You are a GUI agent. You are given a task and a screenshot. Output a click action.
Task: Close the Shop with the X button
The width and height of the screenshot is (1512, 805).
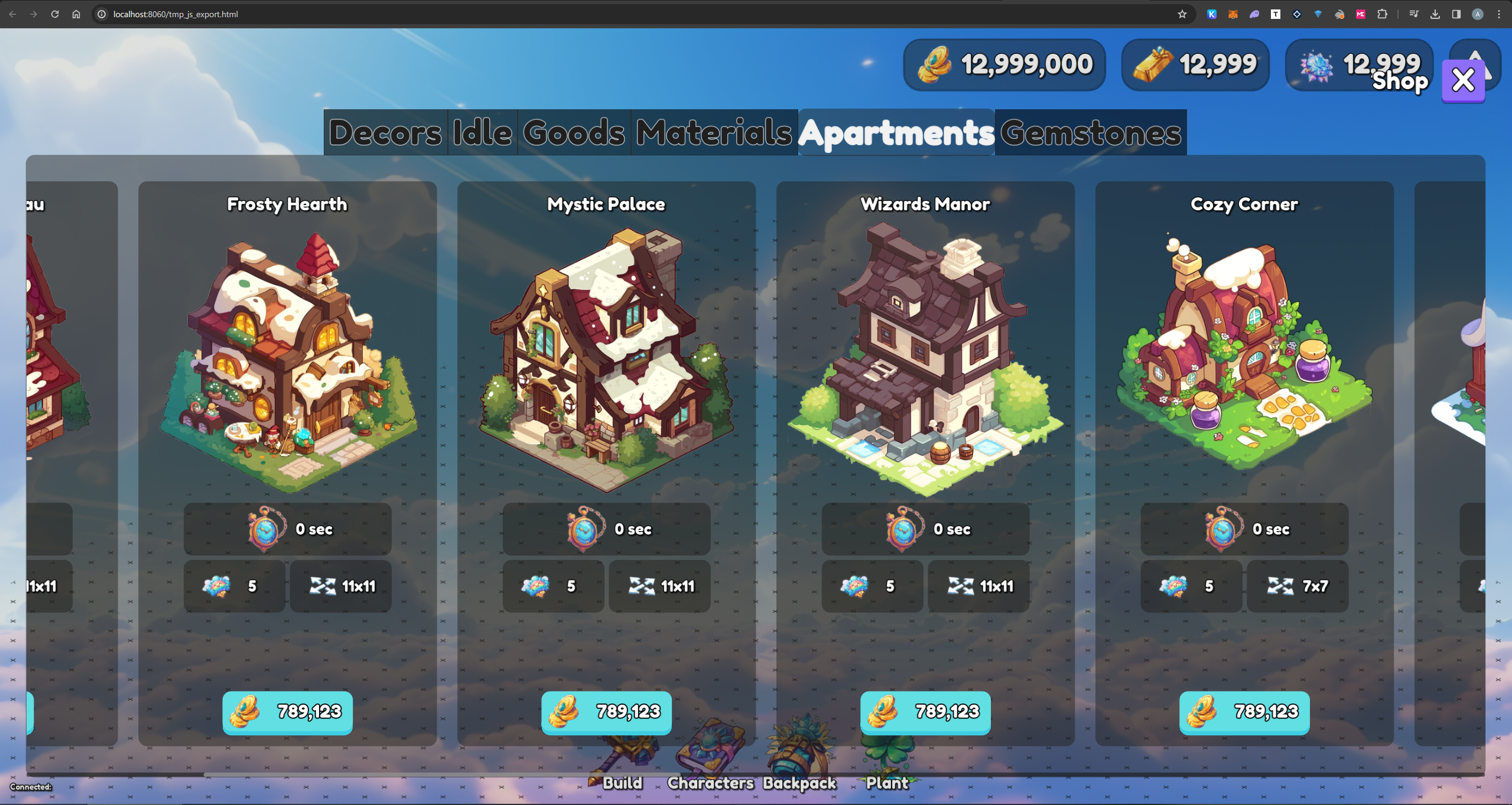1464,80
